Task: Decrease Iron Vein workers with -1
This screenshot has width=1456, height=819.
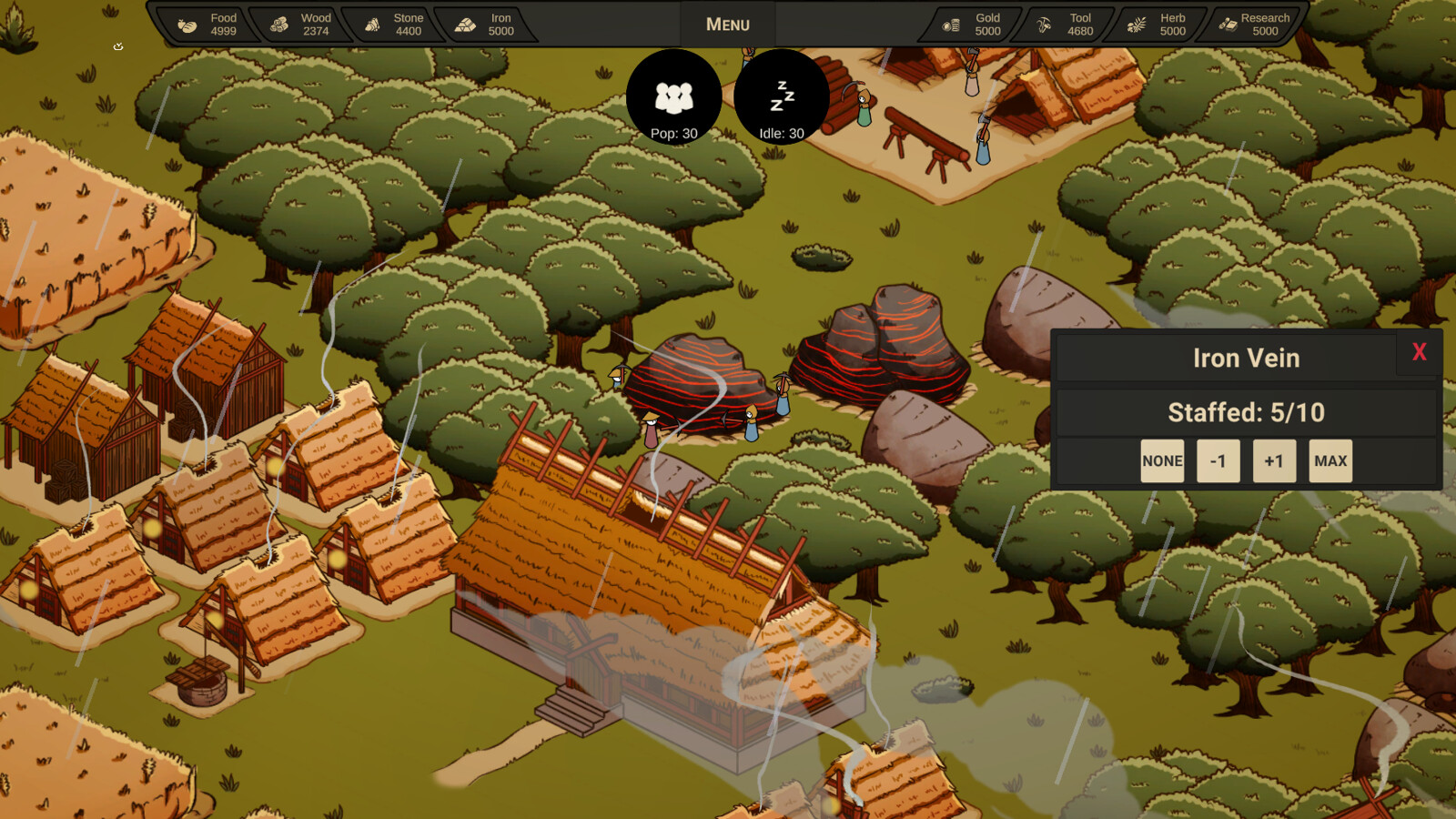Action: tap(1218, 460)
